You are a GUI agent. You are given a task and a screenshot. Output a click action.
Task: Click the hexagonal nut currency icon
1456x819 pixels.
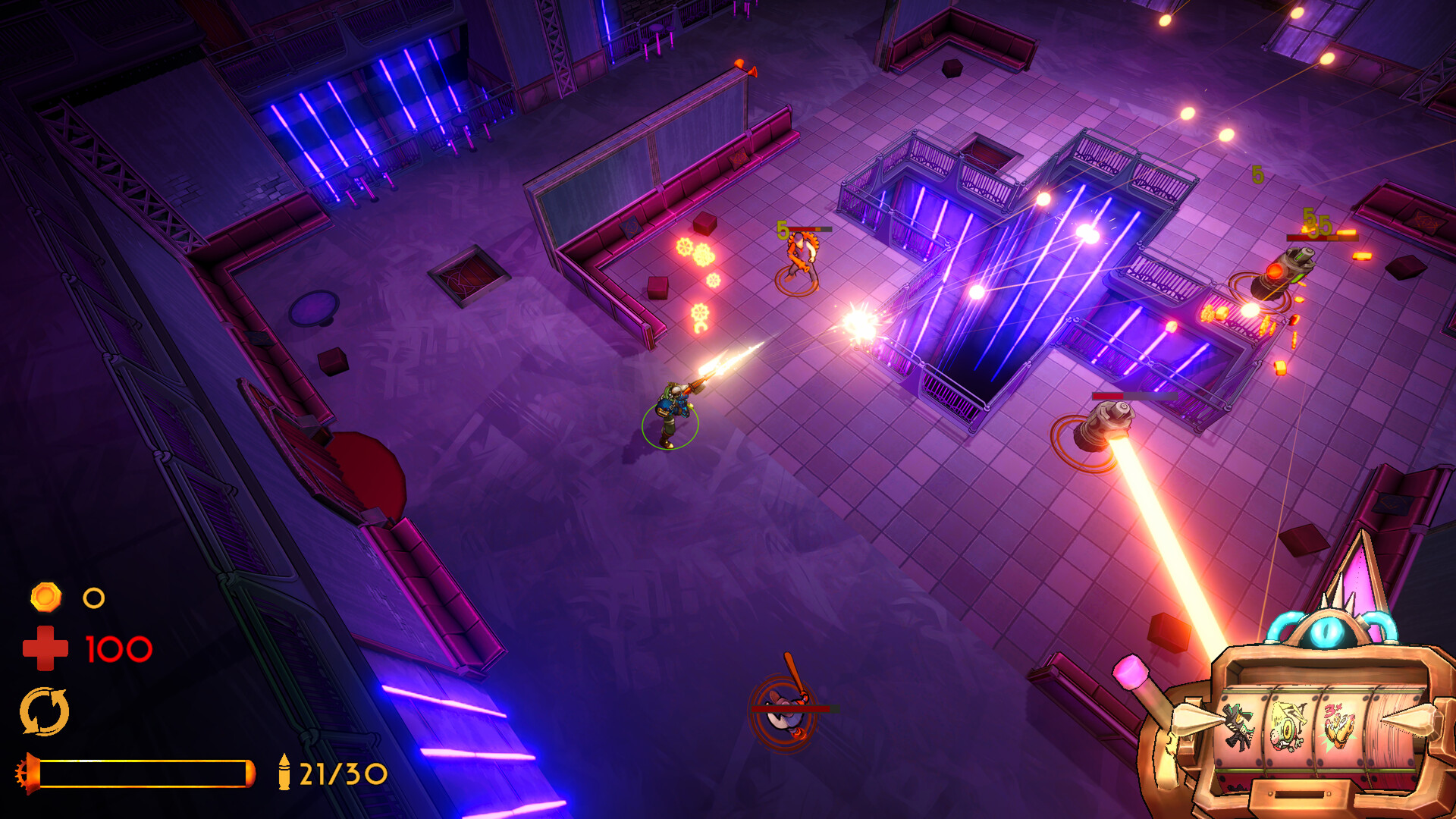(45, 599)
